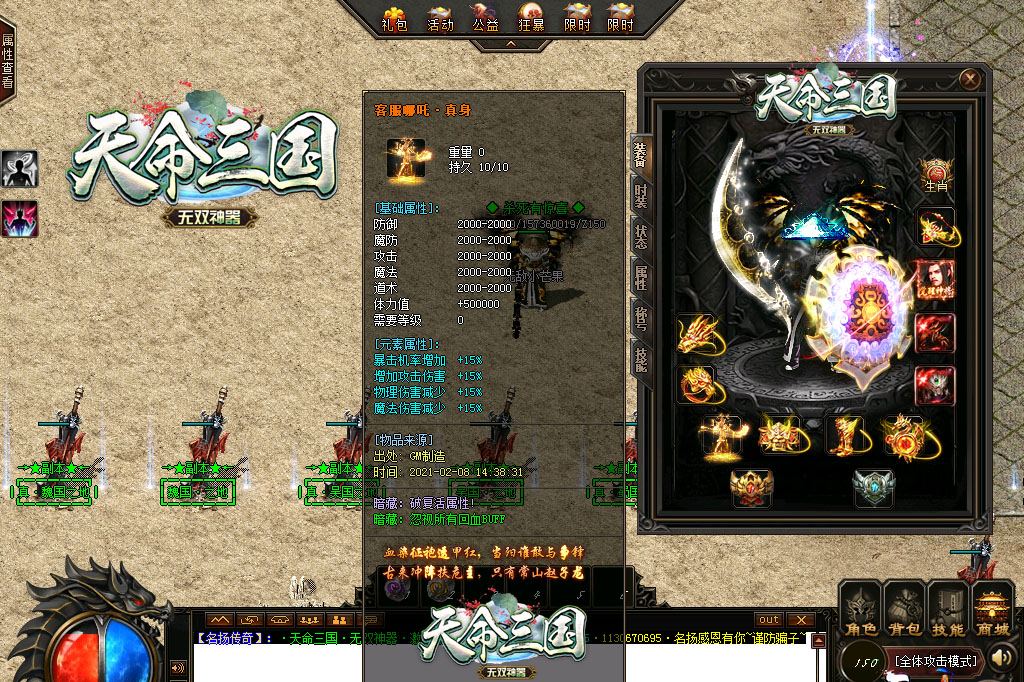Switch to the 技能 skills tab in panel

tap(640, 358)
